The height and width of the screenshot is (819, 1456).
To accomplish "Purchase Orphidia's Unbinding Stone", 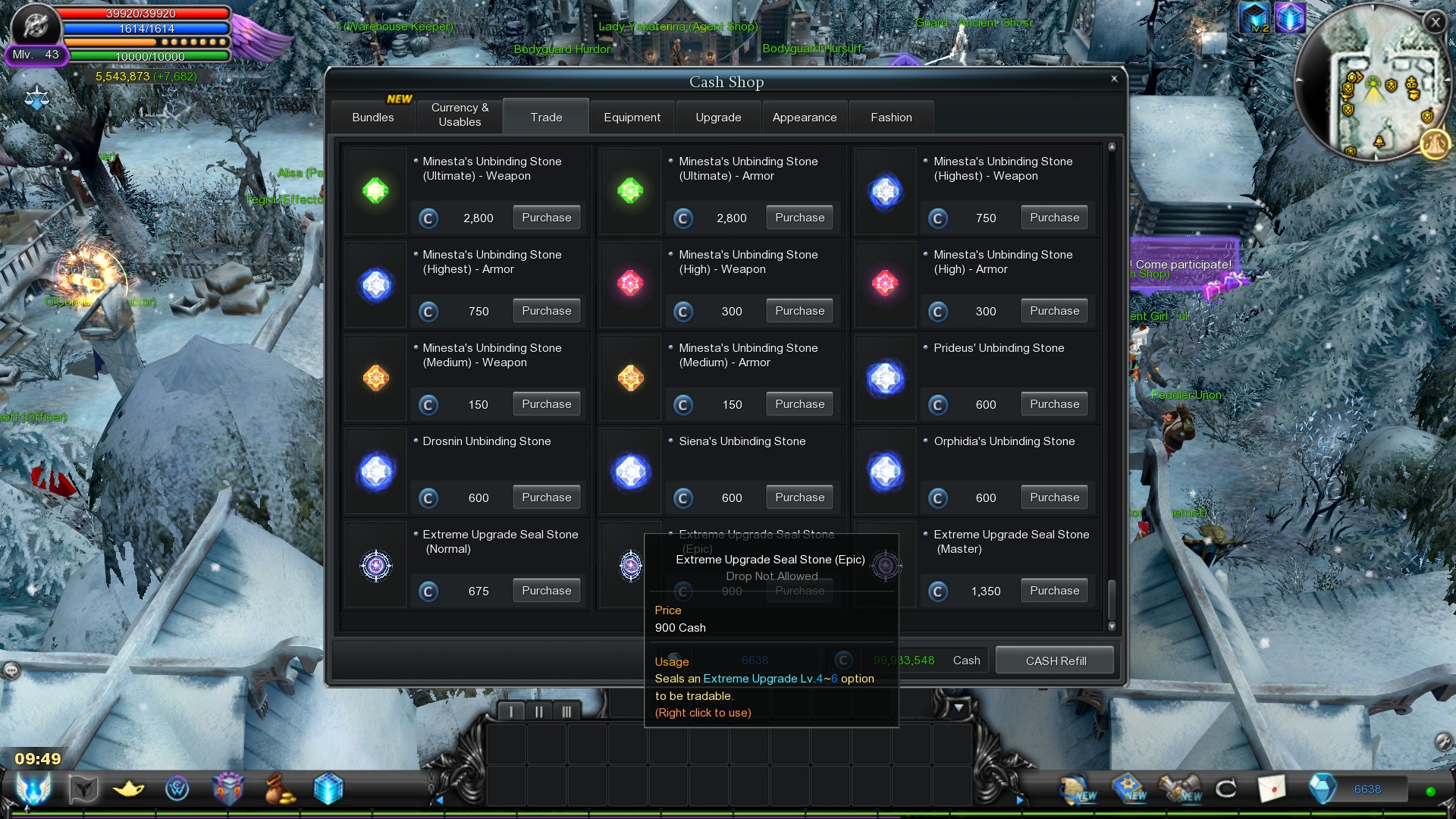I will 1054,497.
